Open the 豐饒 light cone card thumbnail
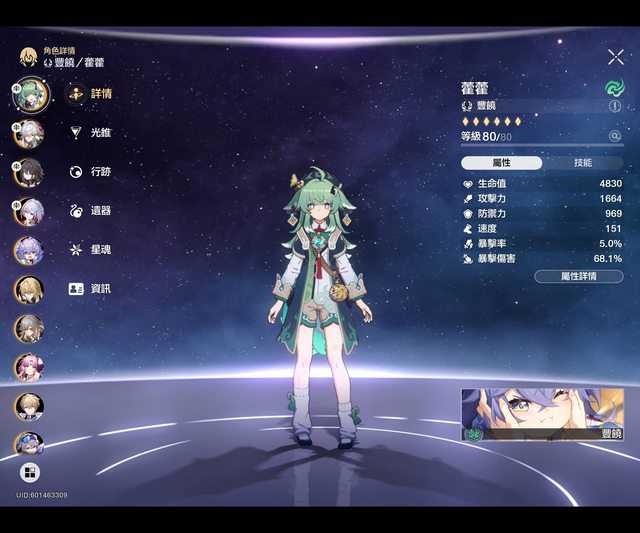The image size is (640, 533). click(542, 415)
